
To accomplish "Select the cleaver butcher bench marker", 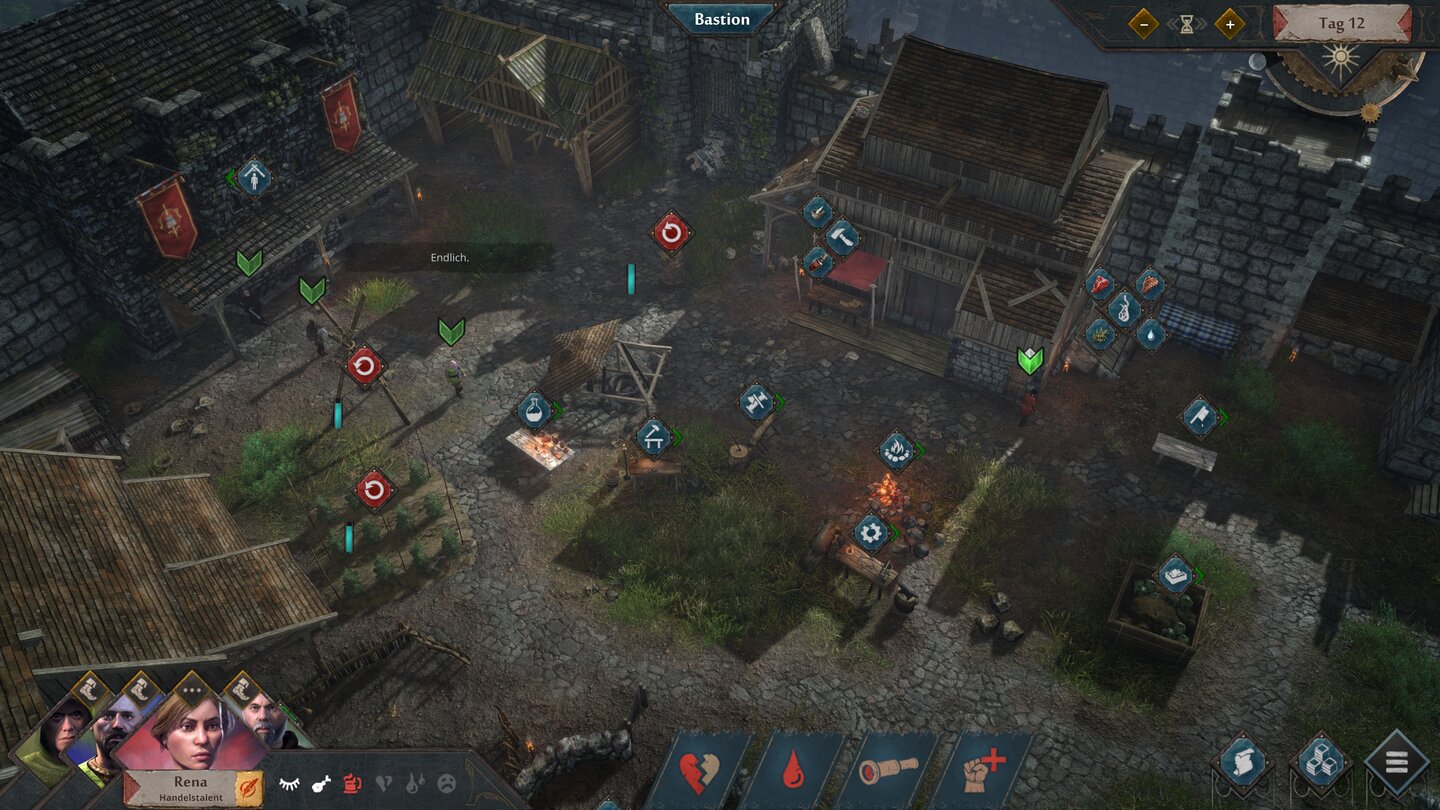I will tap(1198, 417).
